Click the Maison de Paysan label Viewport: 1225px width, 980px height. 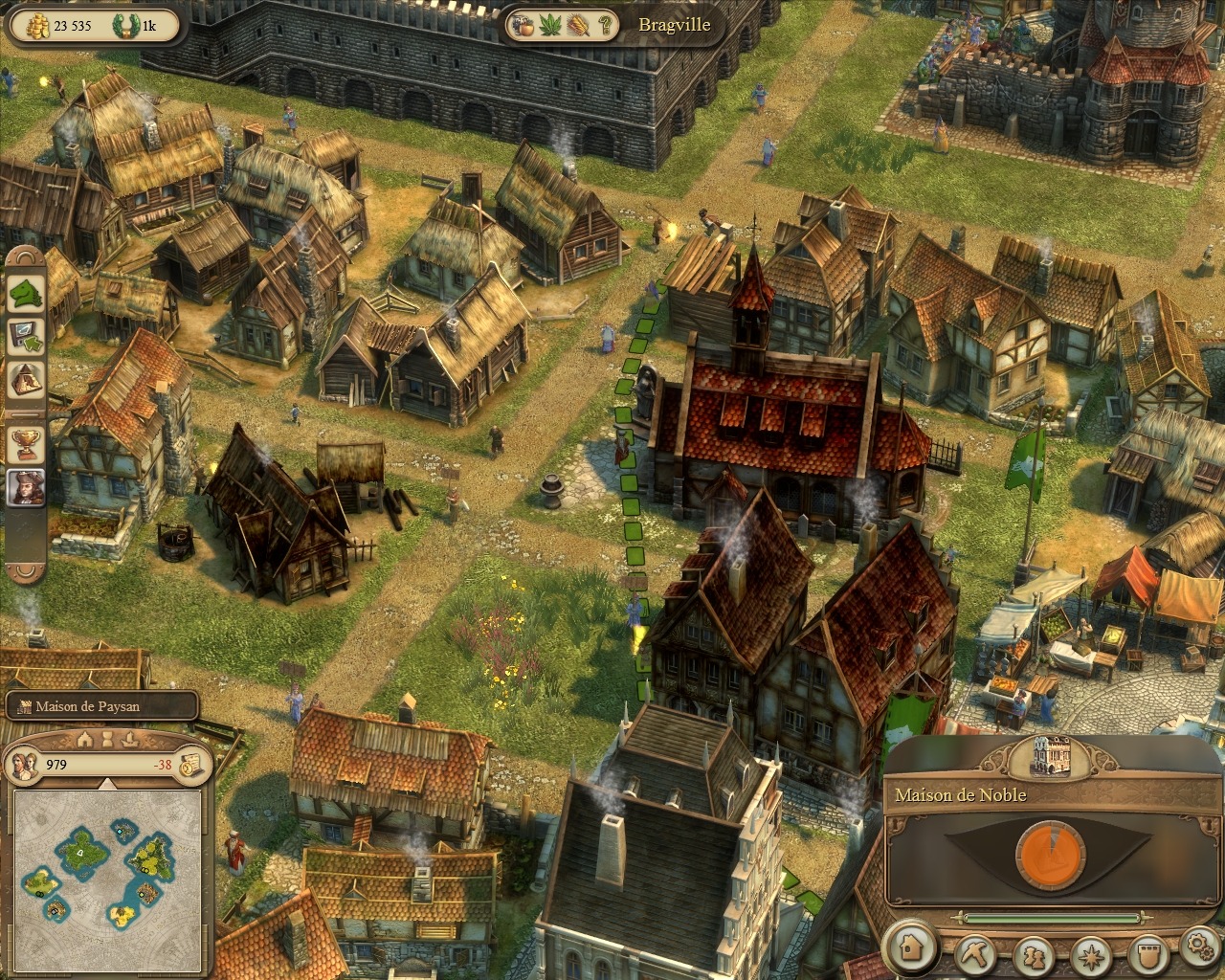[88, 707]
